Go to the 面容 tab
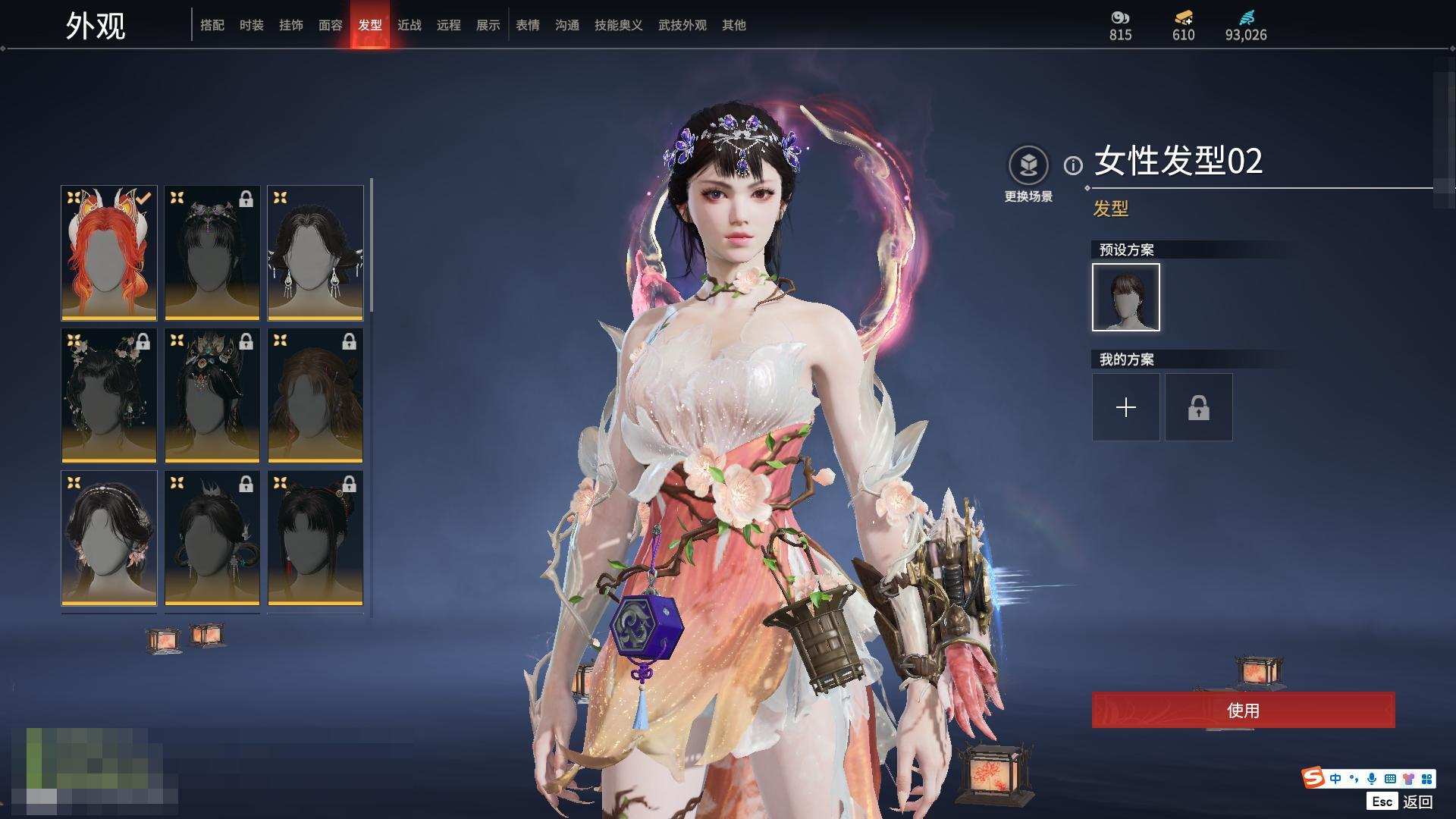This screenshot has width=1456, height=819. (331, 25)
